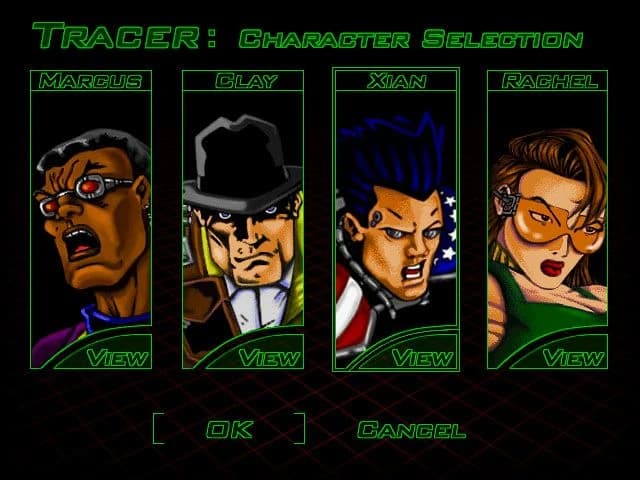
Task: Show Xian's details with View
Action: (422, 356)
